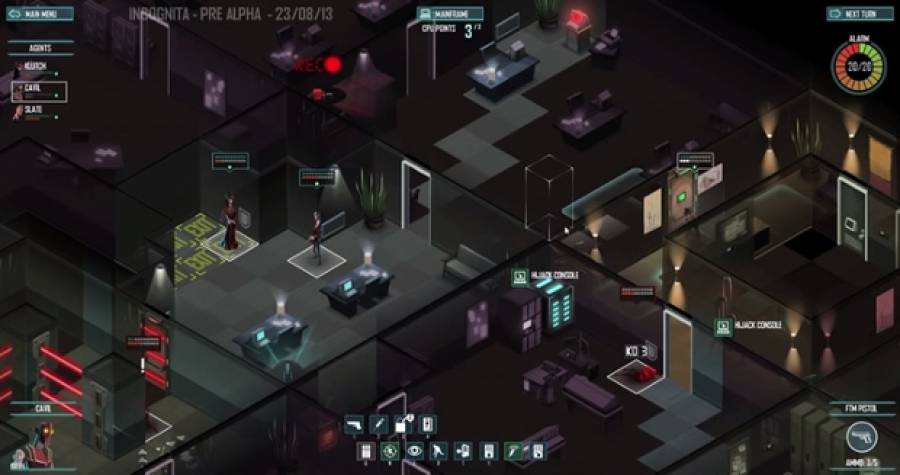Click the right Hijack Console marker
This screenshot has width=900, height=475.
(x=724, y=326)
